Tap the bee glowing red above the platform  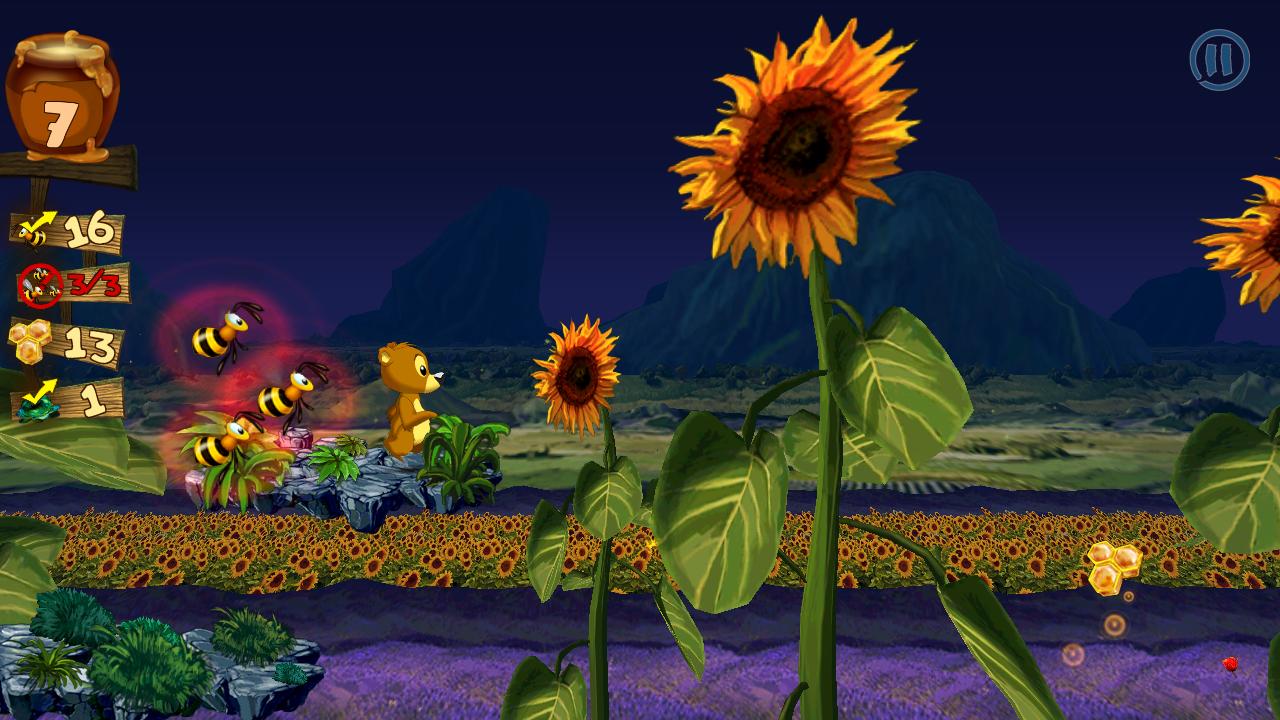click(x=222, y=334)
